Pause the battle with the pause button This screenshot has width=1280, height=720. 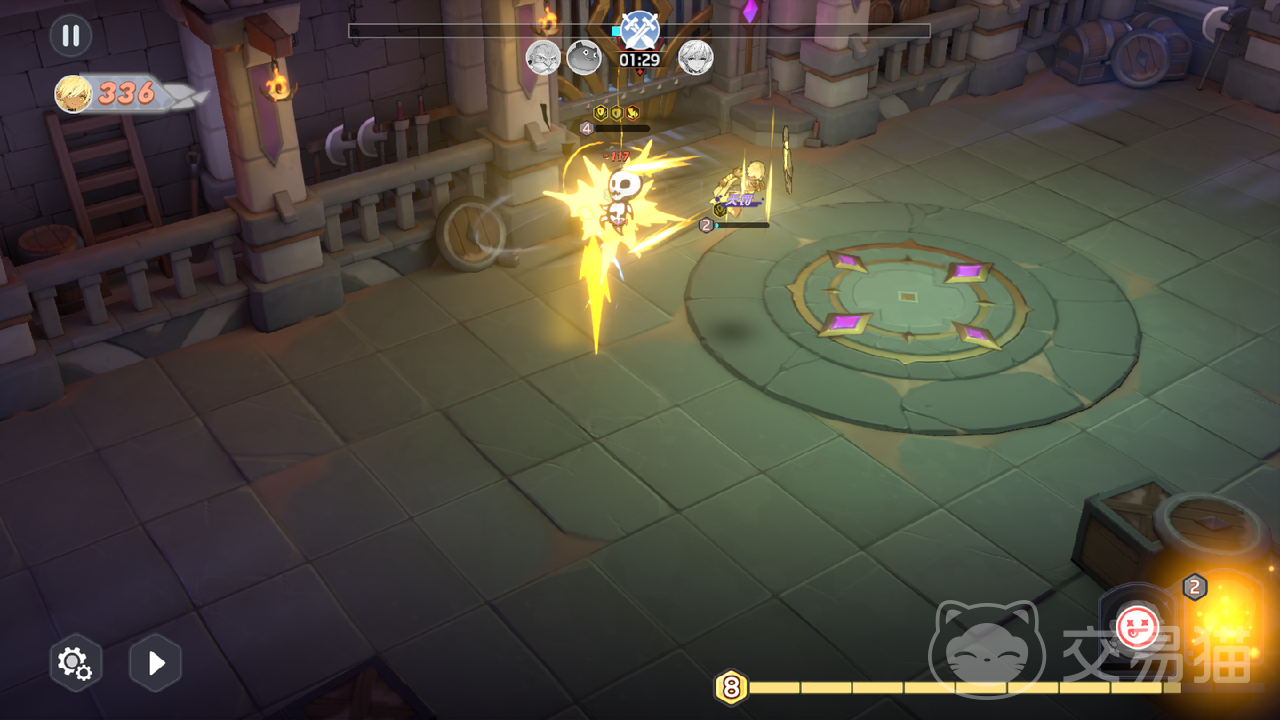(71, 36)
